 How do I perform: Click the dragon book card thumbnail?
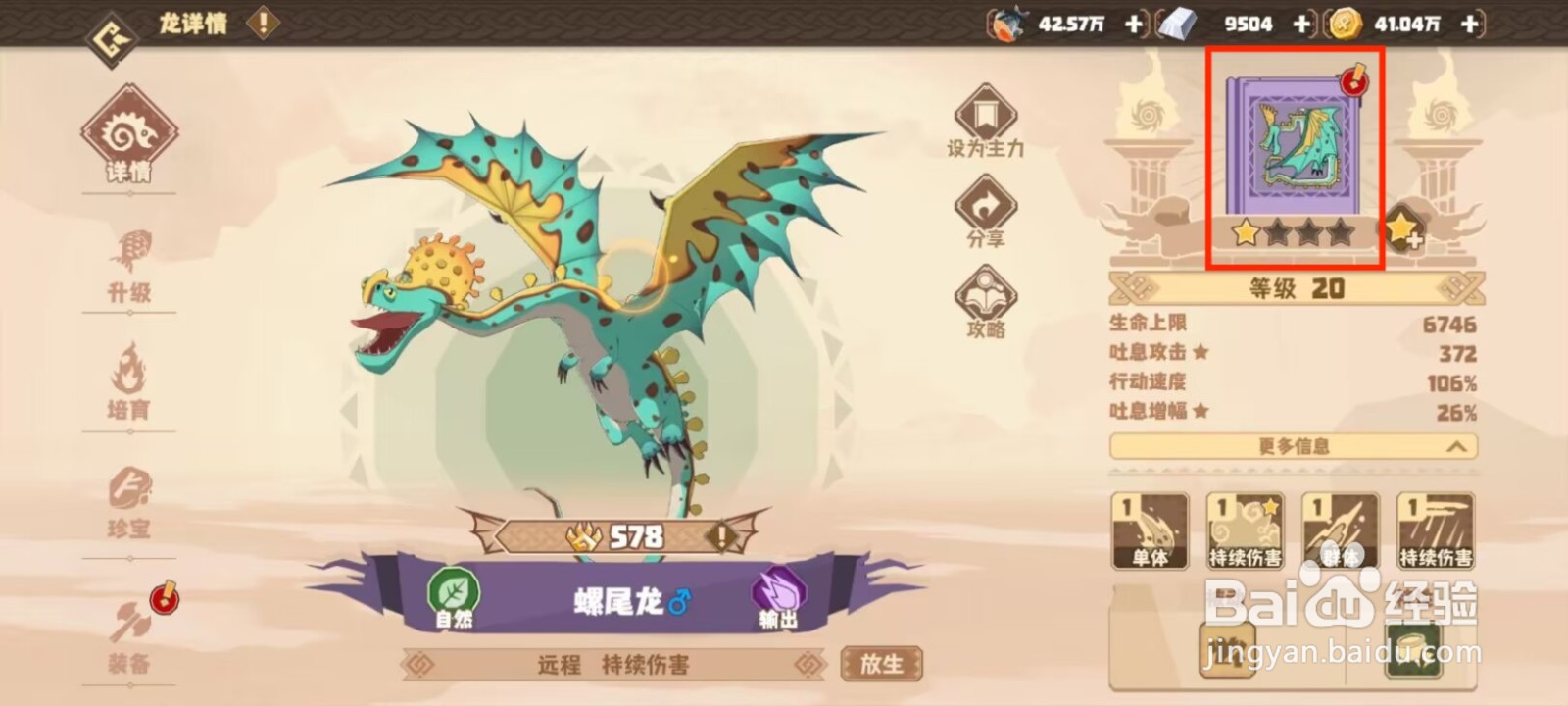tap(1296, 147)
